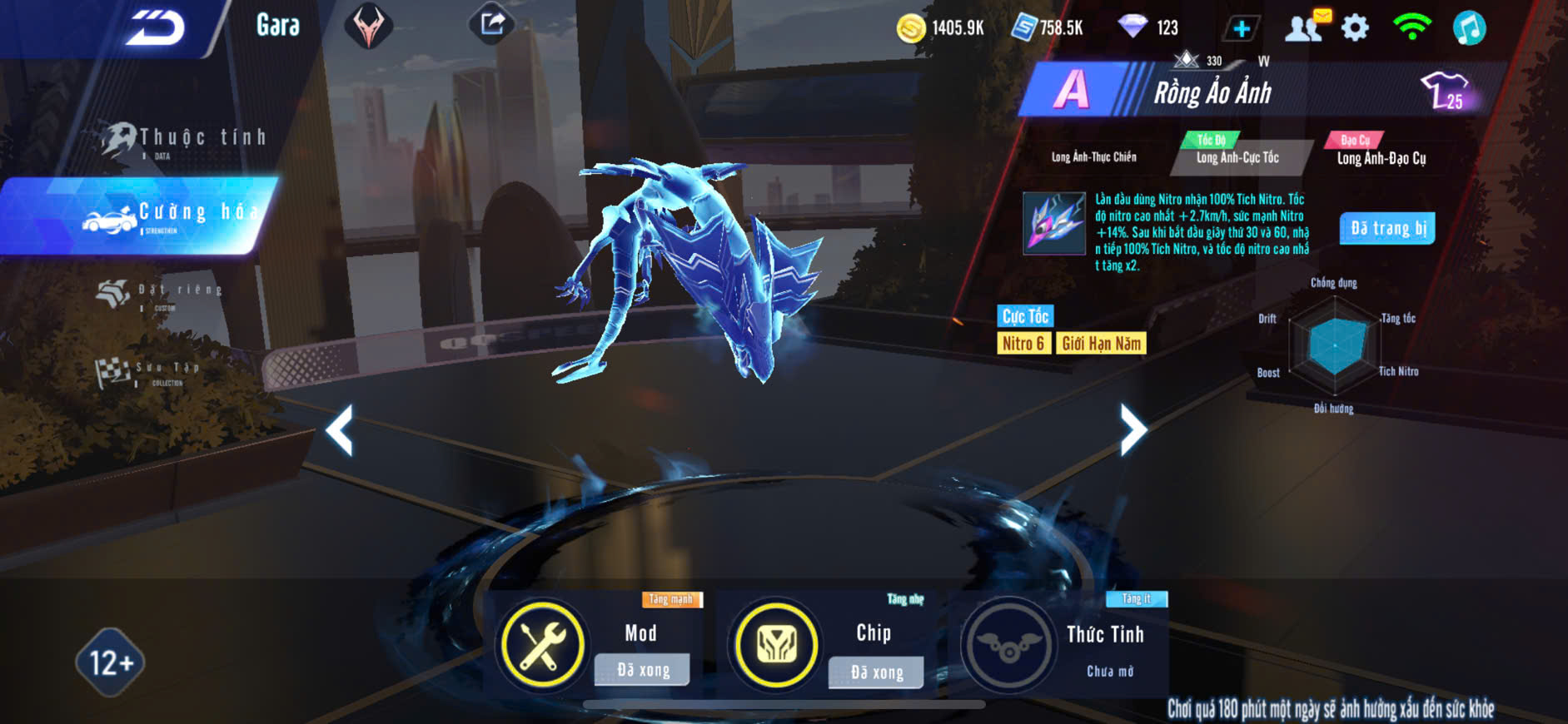The image size is (1568, 724).
Task: Open the gear settings icon
Action: tap(1355, 27)
